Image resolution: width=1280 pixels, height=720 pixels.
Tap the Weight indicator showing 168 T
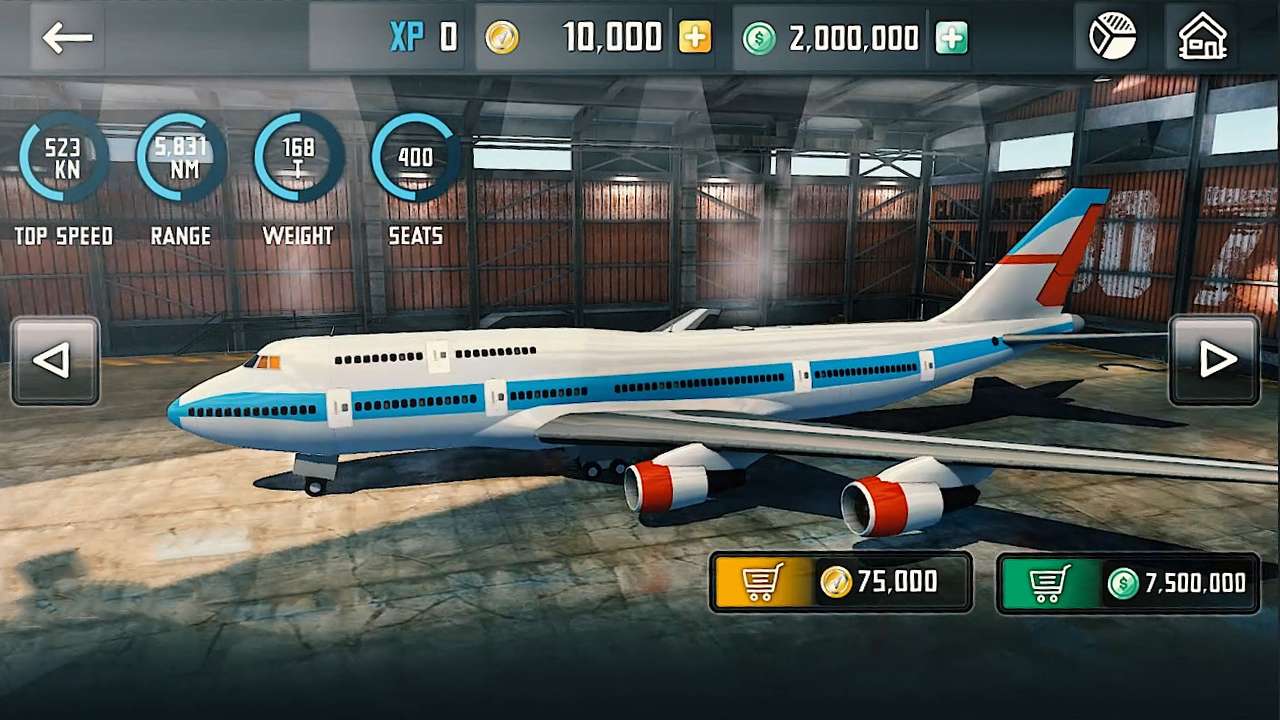pos(297,158)
